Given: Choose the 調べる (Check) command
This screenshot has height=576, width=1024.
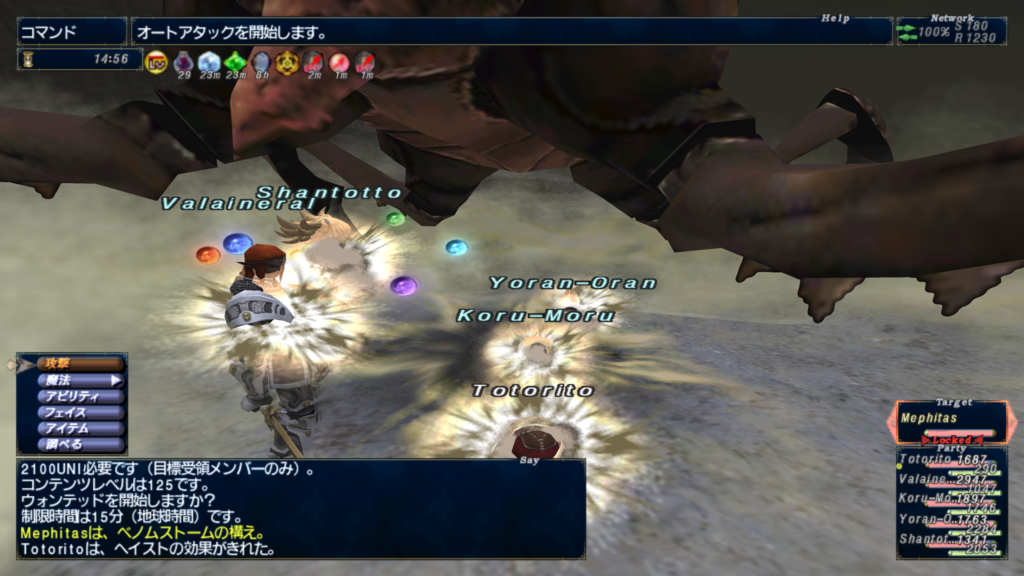Looking at the screenshot, I should pyautogui.click(x=72, y=444).
